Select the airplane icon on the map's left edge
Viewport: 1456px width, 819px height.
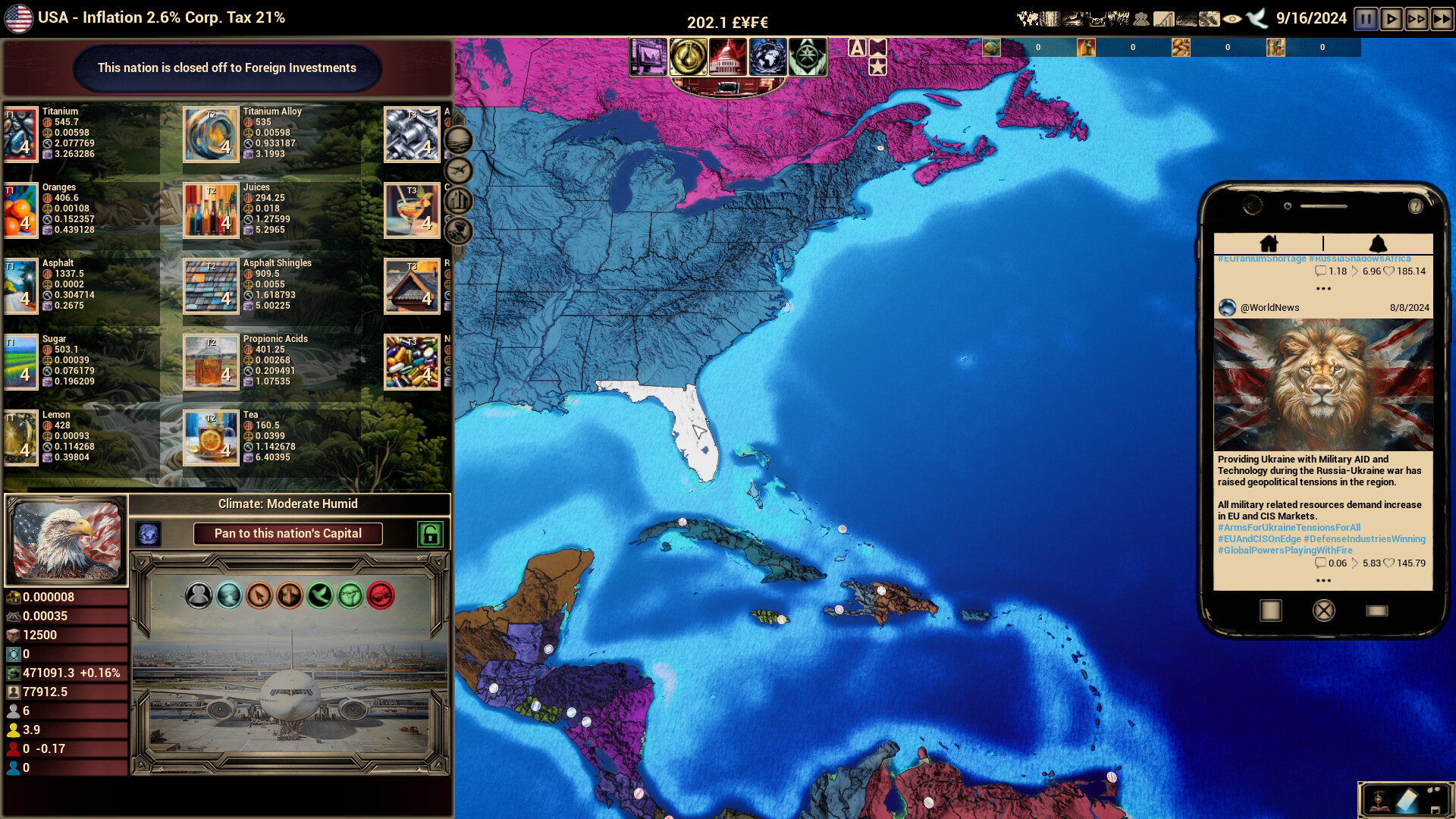click(459, 169)
